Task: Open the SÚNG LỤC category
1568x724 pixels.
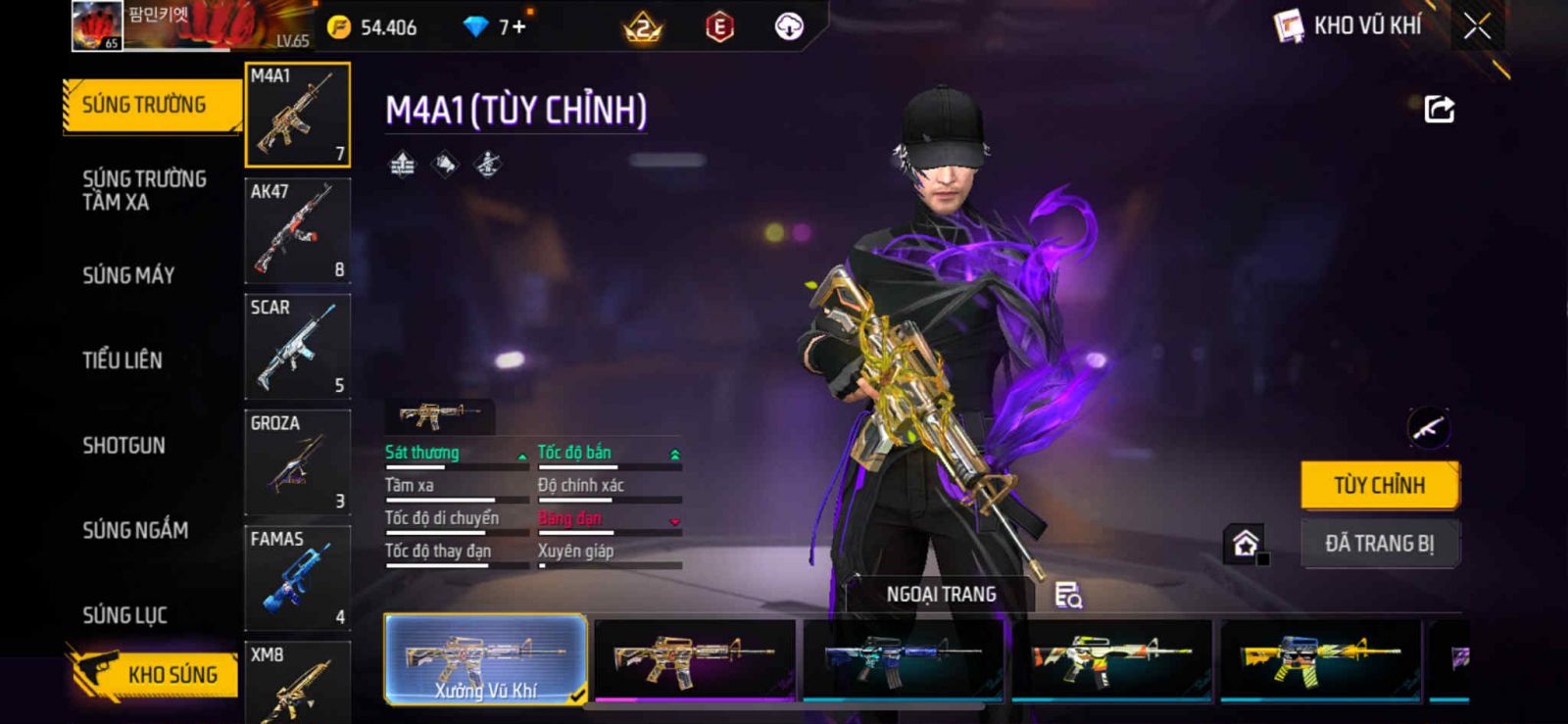Action: click(124, 615)
